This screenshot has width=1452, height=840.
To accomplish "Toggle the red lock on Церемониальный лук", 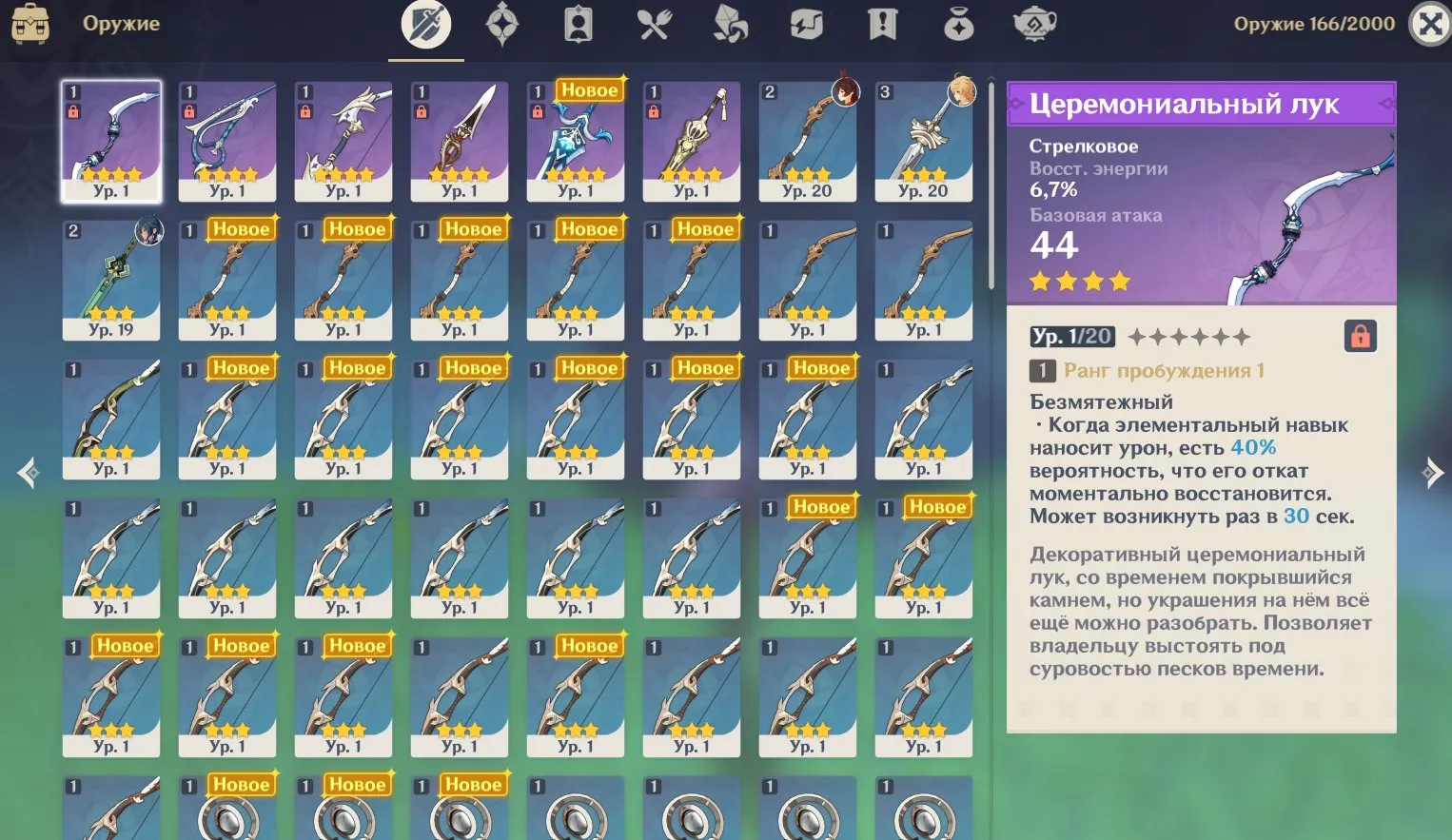I will 1361,336.
